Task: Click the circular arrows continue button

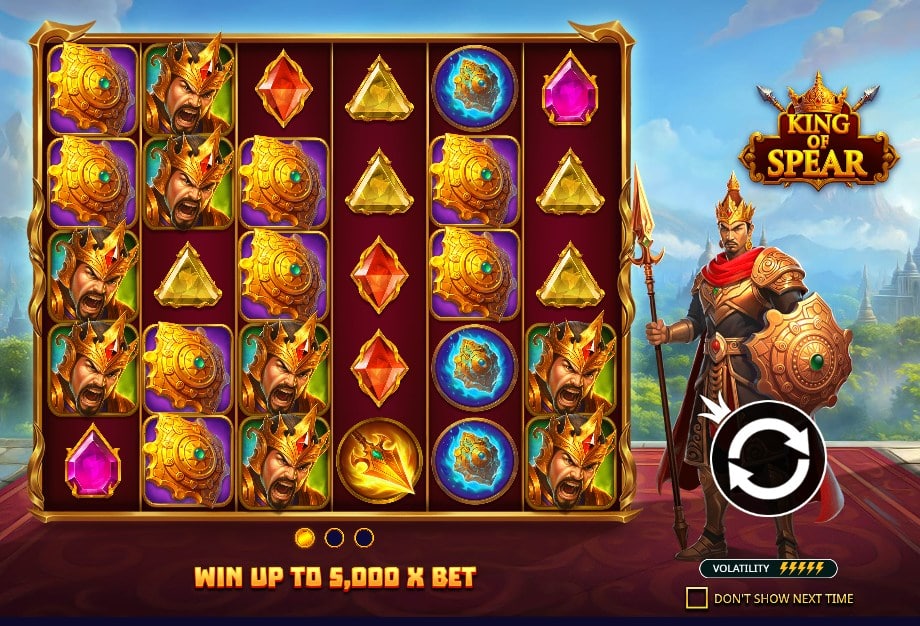Action: coord(767,458)
